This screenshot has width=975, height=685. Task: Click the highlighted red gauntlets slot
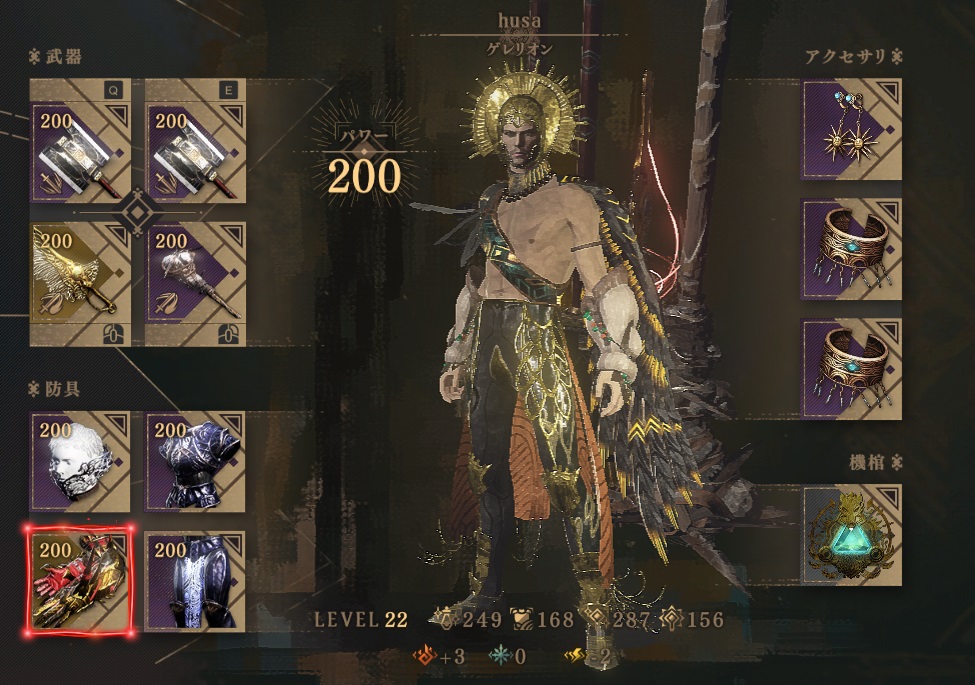click(x=81, y=580)
